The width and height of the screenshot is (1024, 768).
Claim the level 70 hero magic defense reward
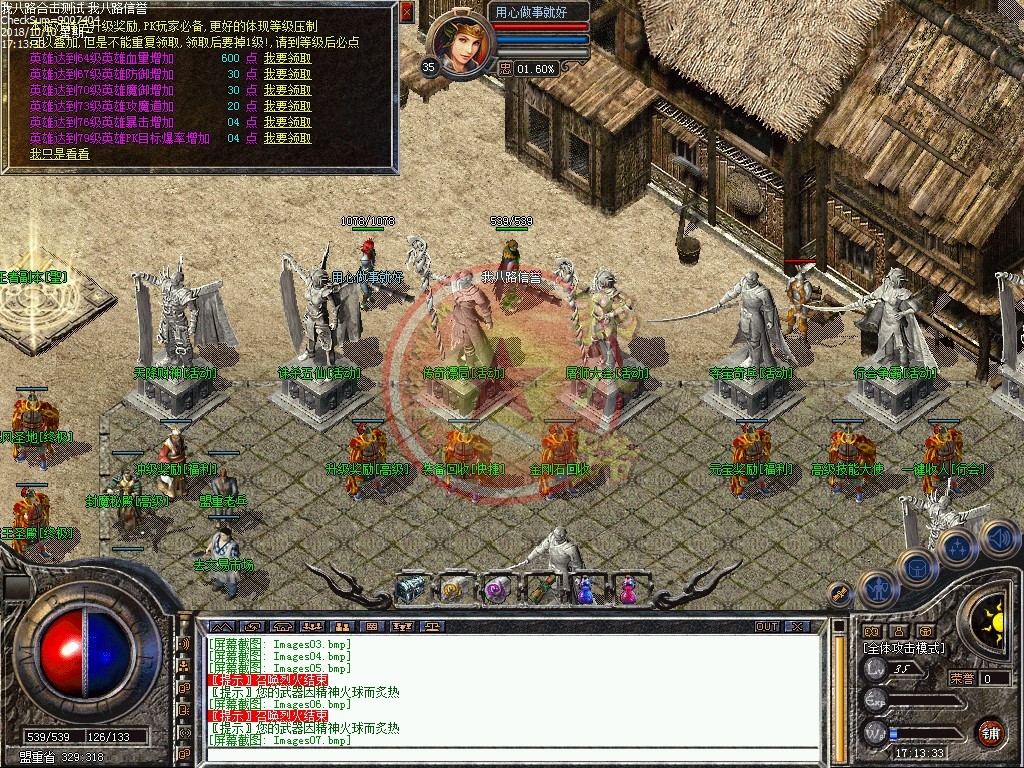click(287, 90)
